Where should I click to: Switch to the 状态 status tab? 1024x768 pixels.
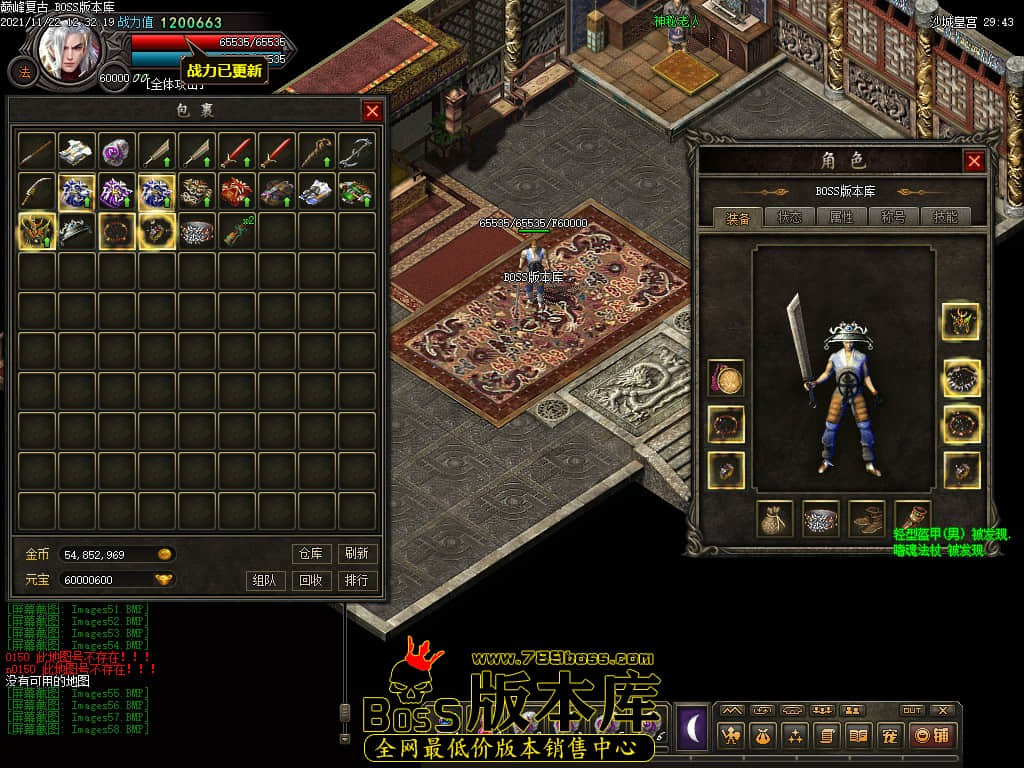[x=790, y=217]
